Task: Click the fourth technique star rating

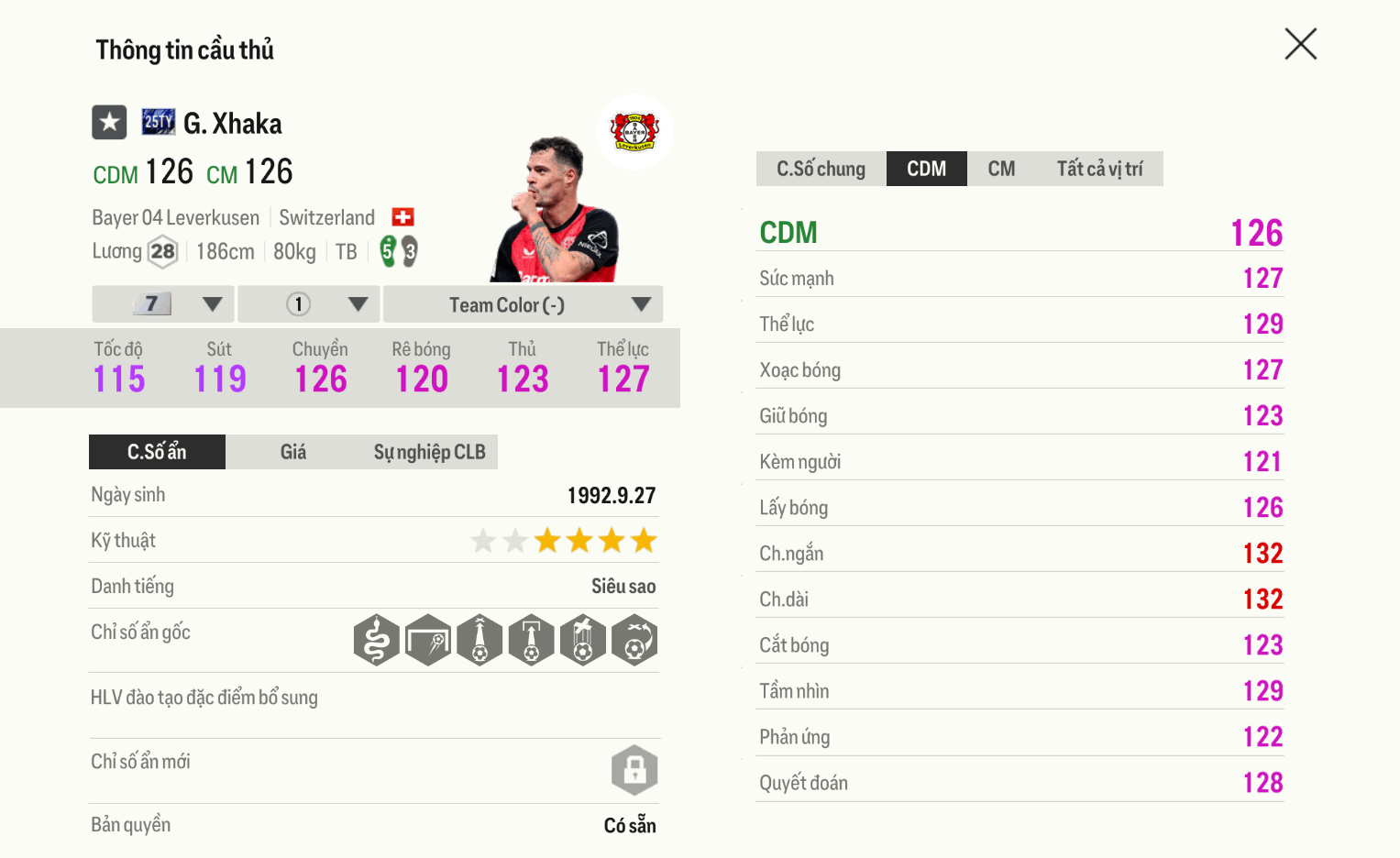Action: [x=580, y=541]
